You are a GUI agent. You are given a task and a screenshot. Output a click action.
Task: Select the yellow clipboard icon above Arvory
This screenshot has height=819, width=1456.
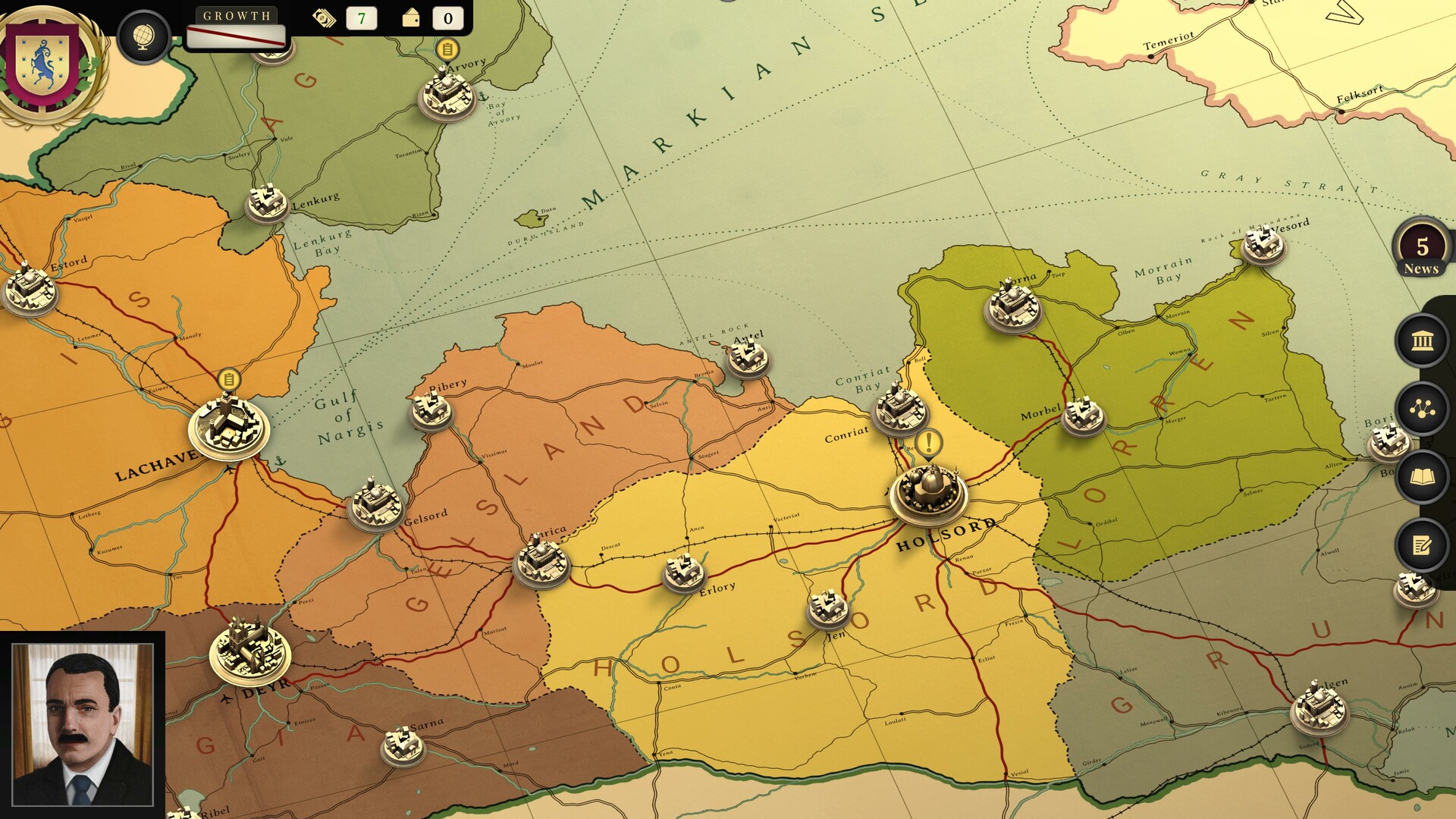click(x=447, y=49)
